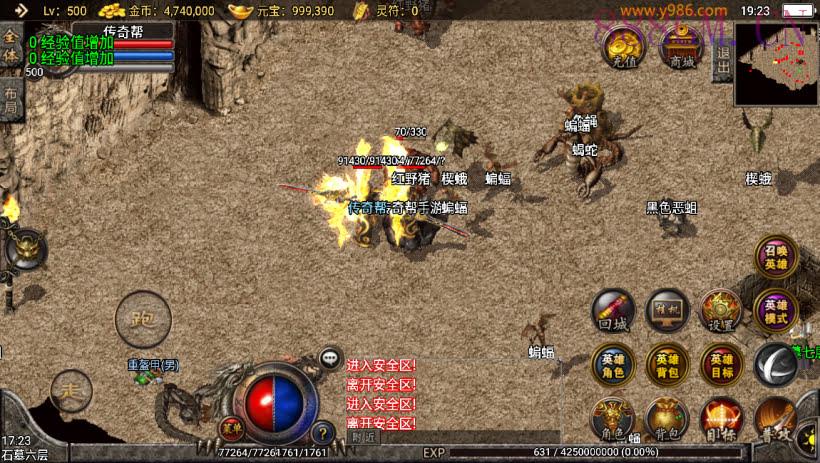Open the 背包 backpack icon
The image size is (820, 463).
click(x=666, y=419)
